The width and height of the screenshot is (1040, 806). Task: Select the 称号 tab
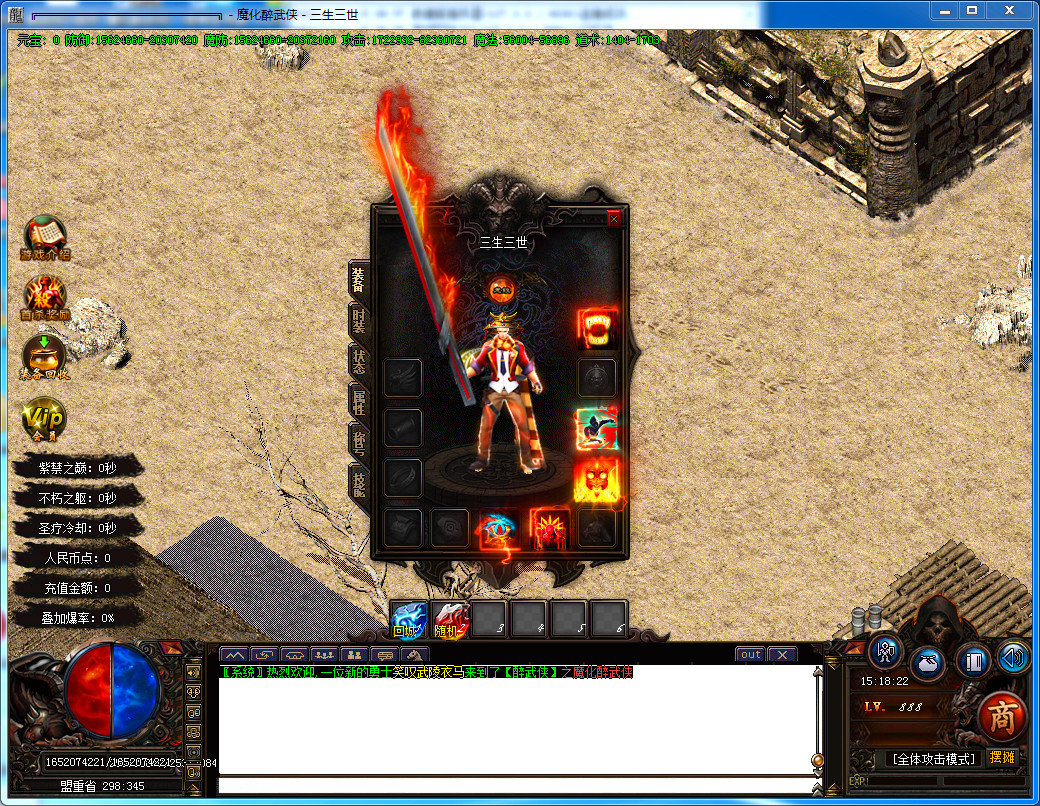point(359,440)
